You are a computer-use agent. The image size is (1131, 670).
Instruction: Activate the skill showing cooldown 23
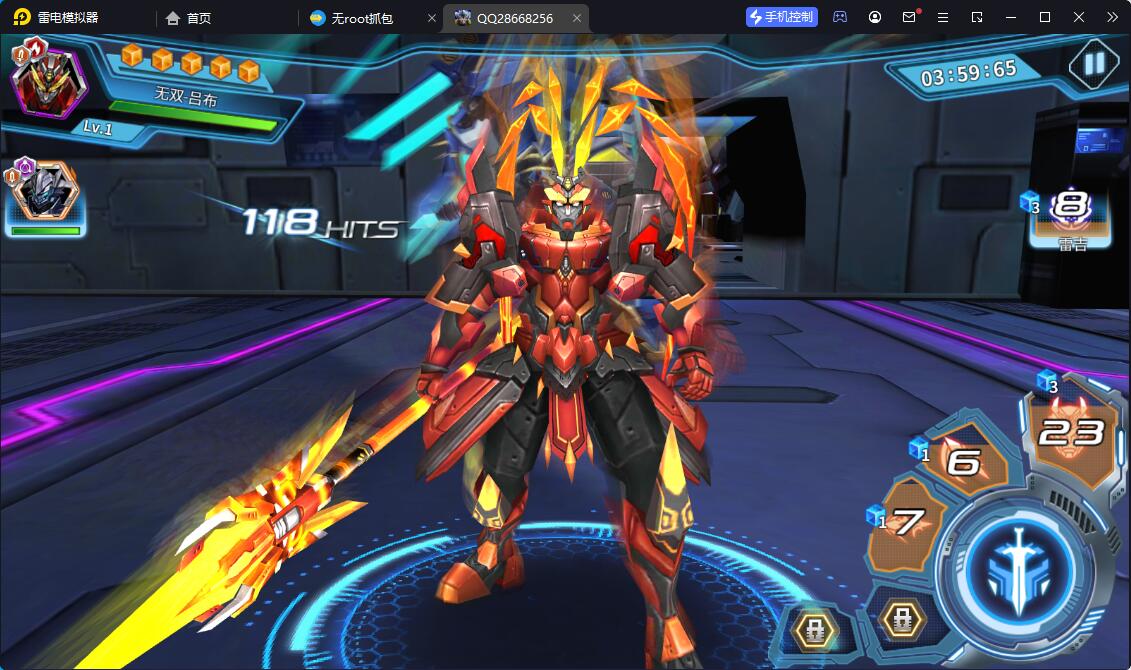tap(1071, 432)
